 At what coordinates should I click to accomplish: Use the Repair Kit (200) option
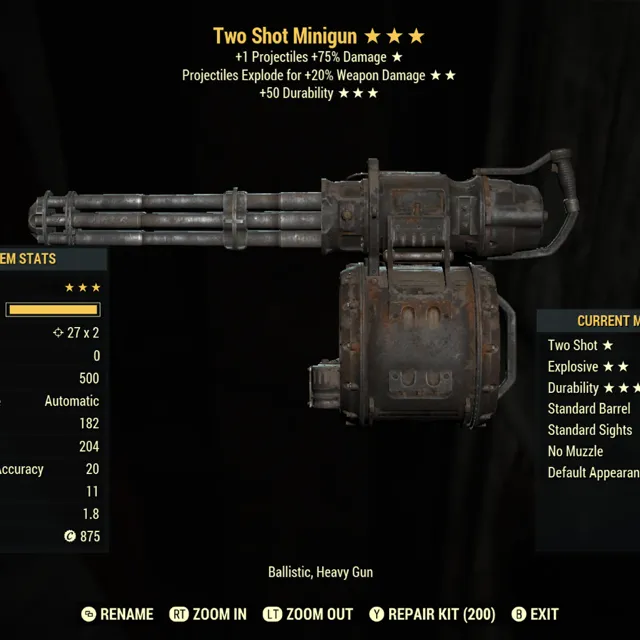click(432, 614)
